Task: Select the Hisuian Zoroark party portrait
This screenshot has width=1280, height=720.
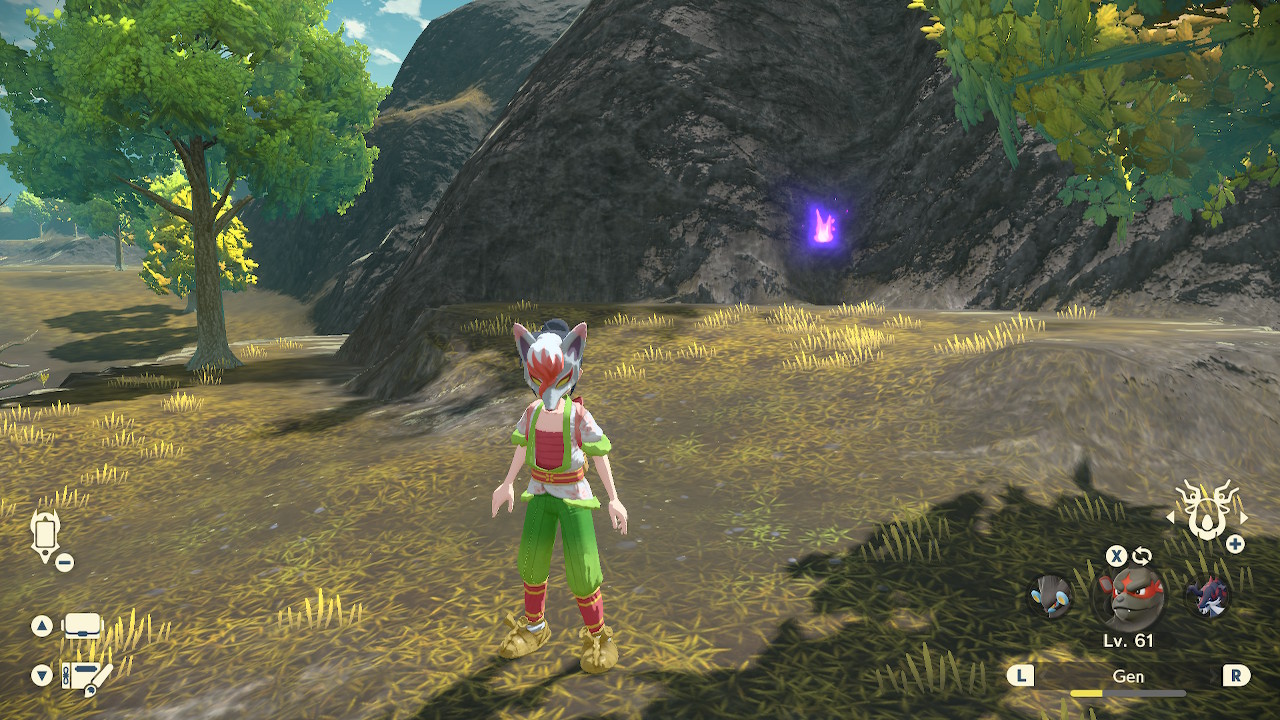Action: pyautogui.click(x=1207, y=596)
